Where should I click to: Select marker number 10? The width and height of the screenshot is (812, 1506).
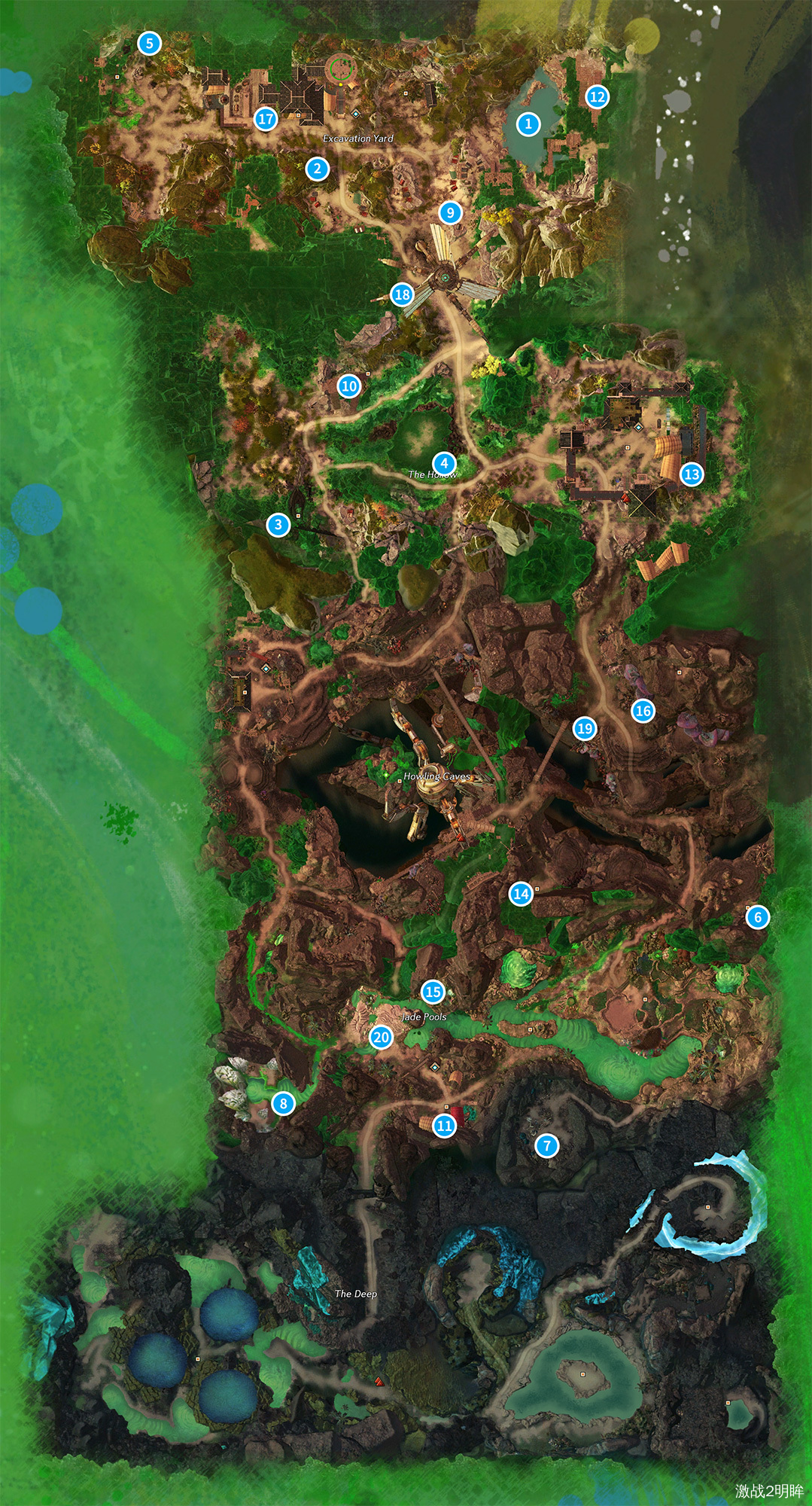tap(349, 386)
